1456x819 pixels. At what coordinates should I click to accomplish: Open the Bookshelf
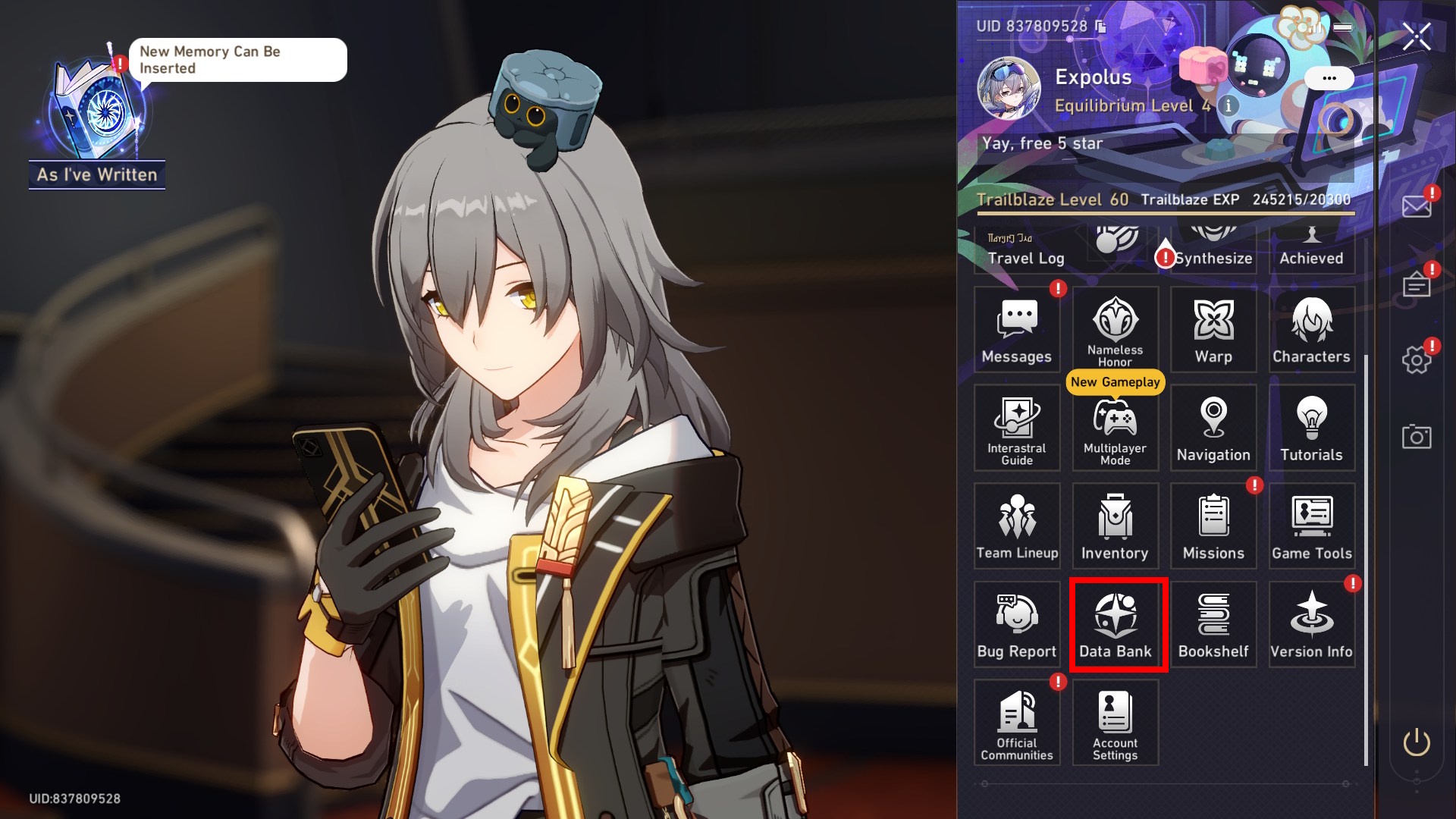(x=1214, y=622)
